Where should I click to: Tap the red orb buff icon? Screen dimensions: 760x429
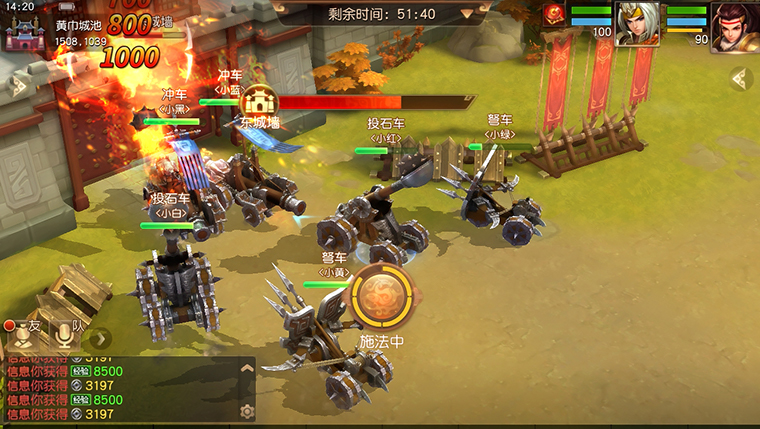(554, 14)
